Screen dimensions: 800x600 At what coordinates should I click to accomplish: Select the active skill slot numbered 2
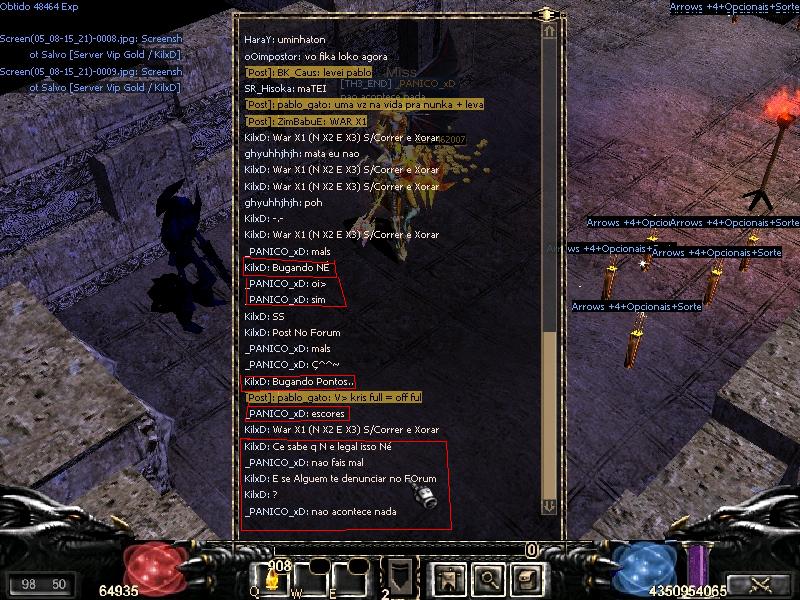coord(398,577)
